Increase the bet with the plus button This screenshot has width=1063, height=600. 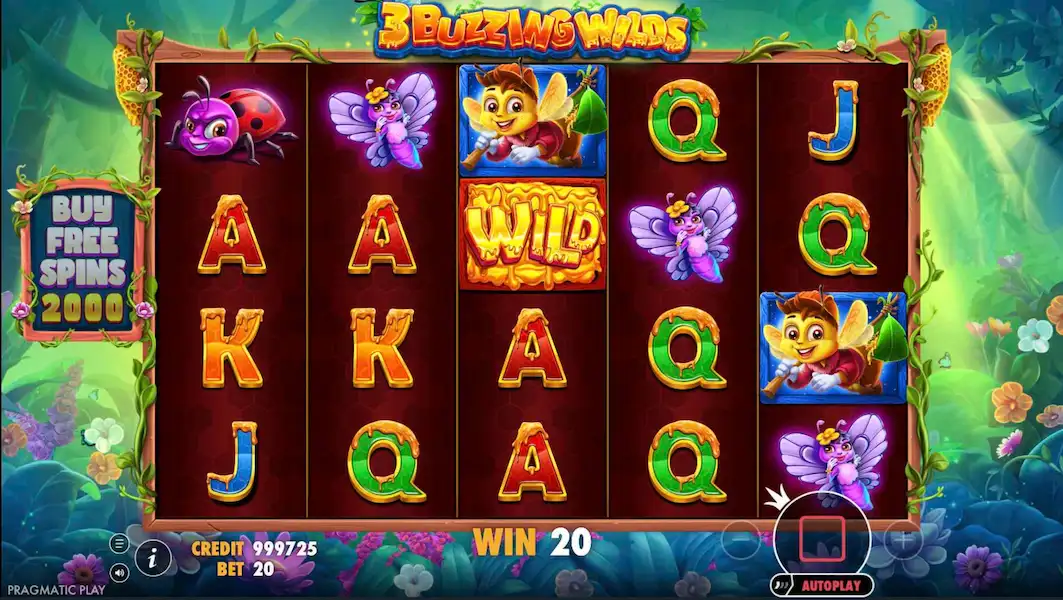pos(903,541)
